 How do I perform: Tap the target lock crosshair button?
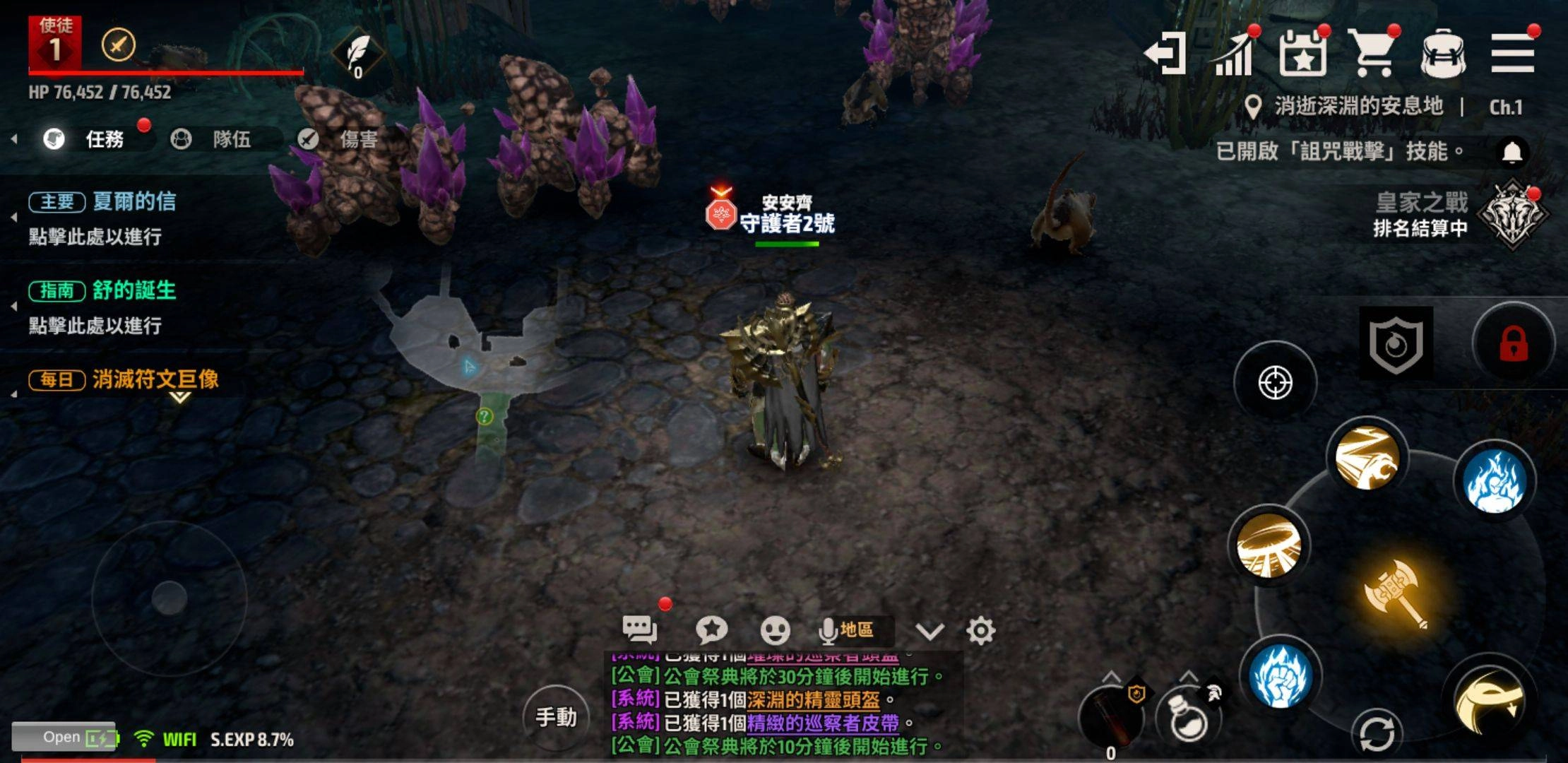click(1275, 383)
